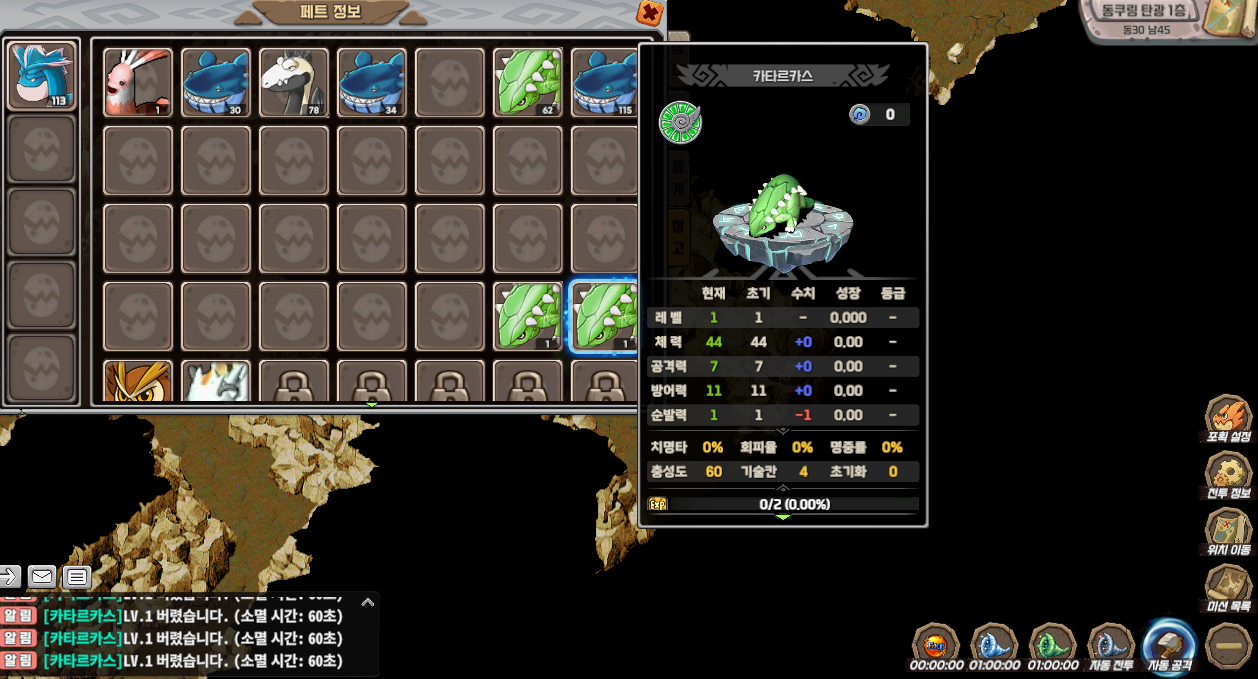Show the 미션 목록 mission list
1258x679 pixels.
tap(1228, 588)
